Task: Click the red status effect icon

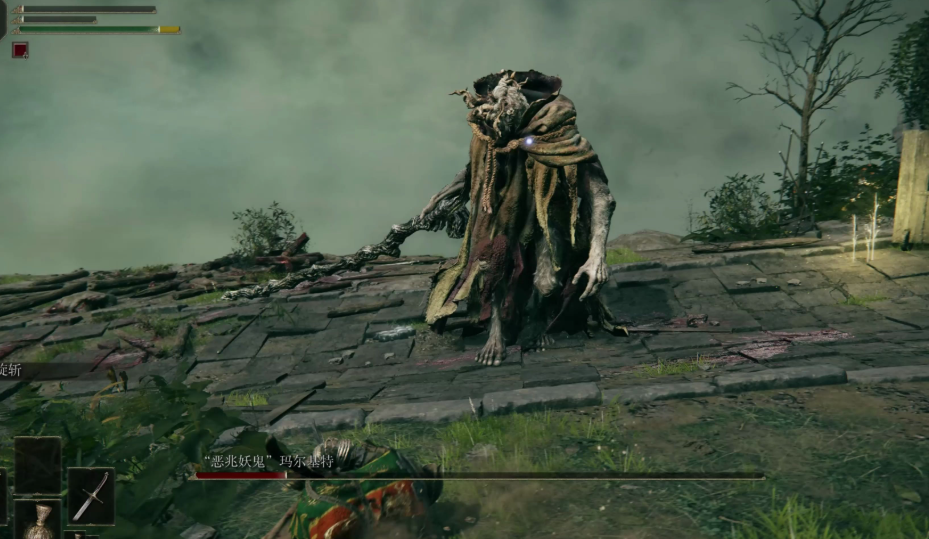Action: [x=20, y=50]
